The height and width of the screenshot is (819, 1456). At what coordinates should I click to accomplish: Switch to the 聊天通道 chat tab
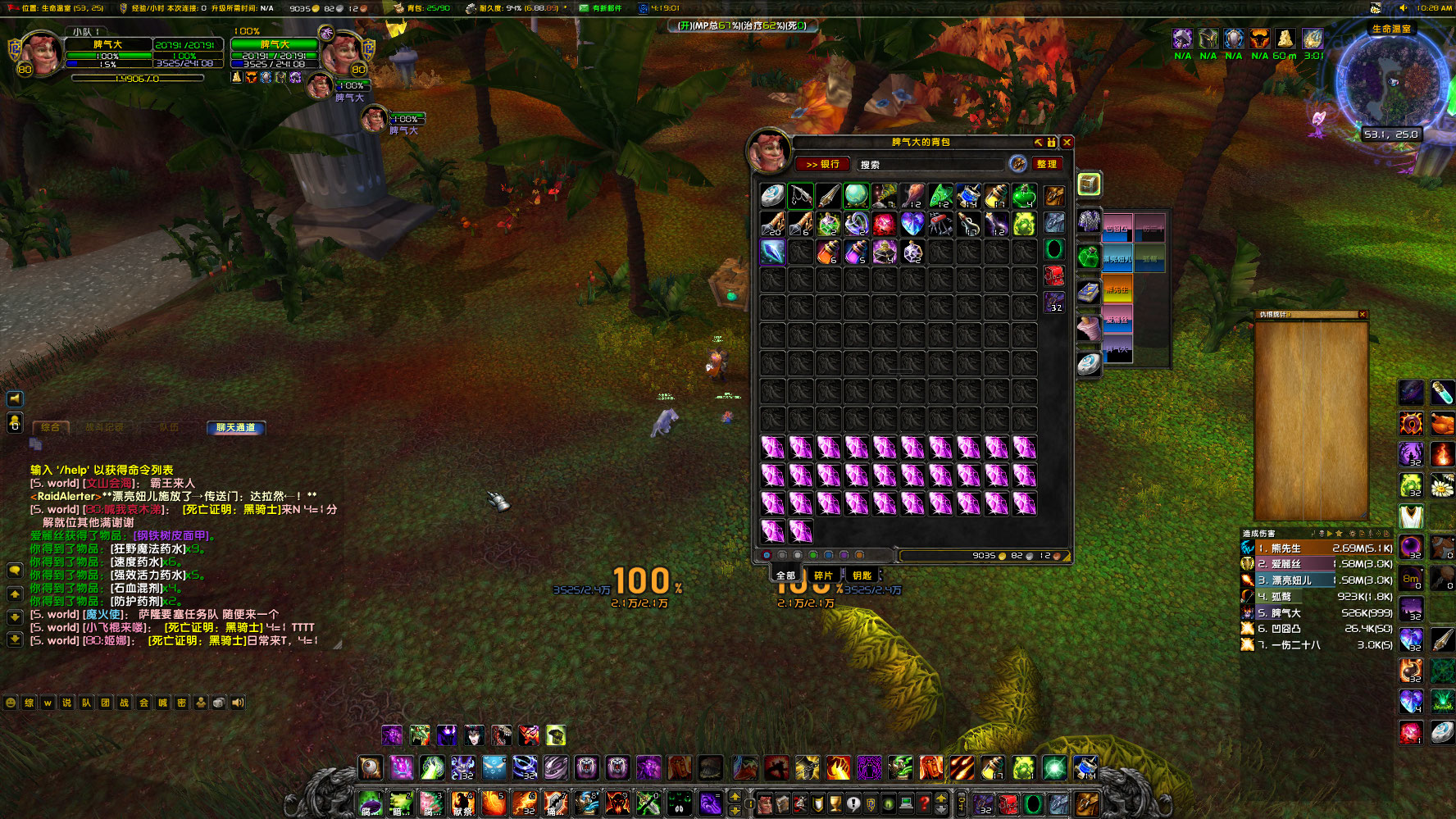(x=235, y=427)
